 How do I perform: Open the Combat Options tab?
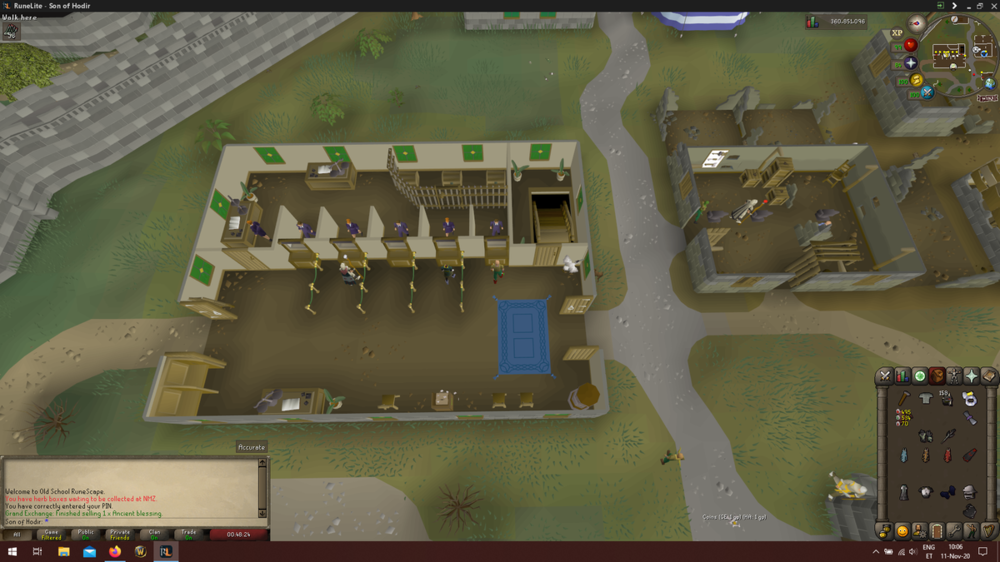[884, 376]
